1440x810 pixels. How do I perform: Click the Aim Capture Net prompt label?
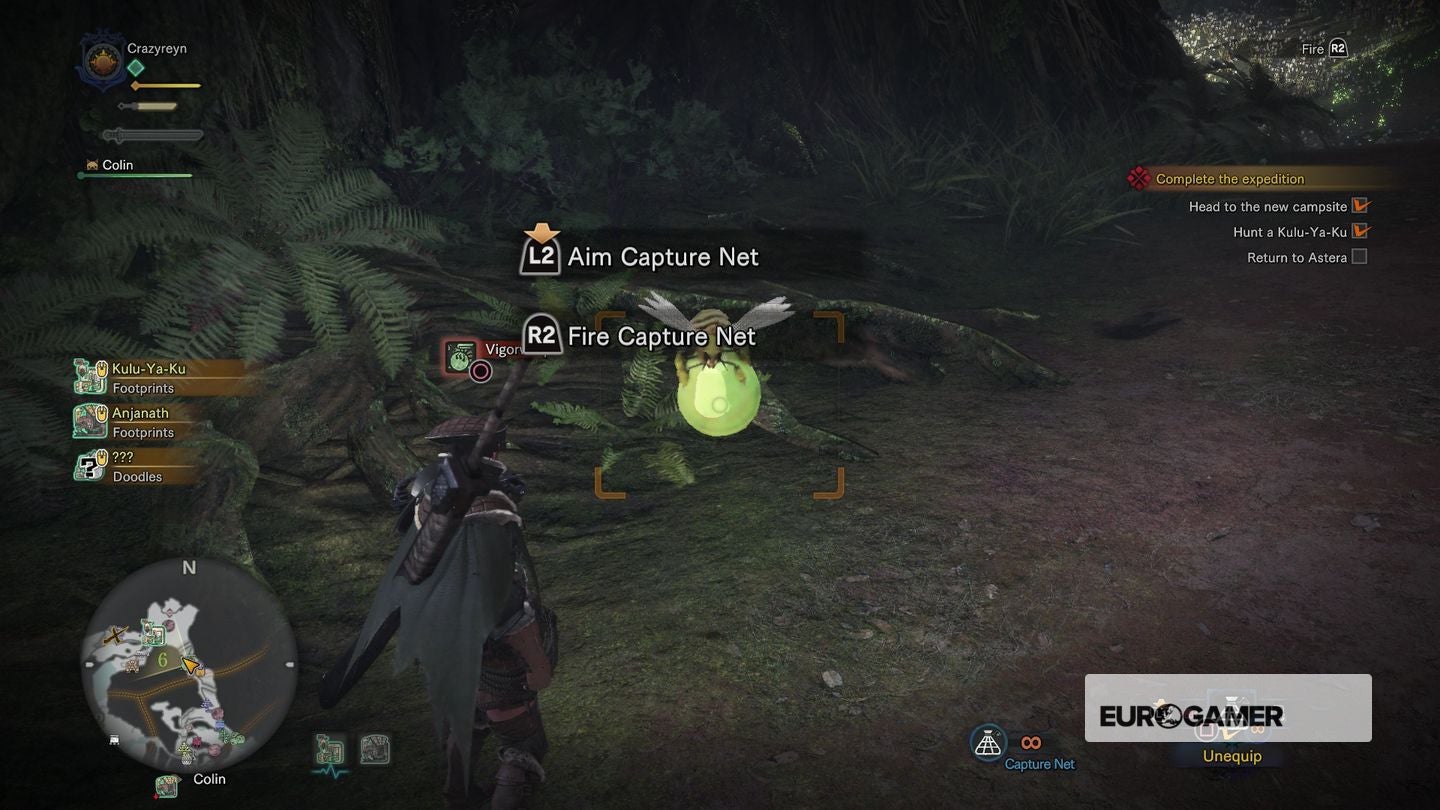coord(662,257)
